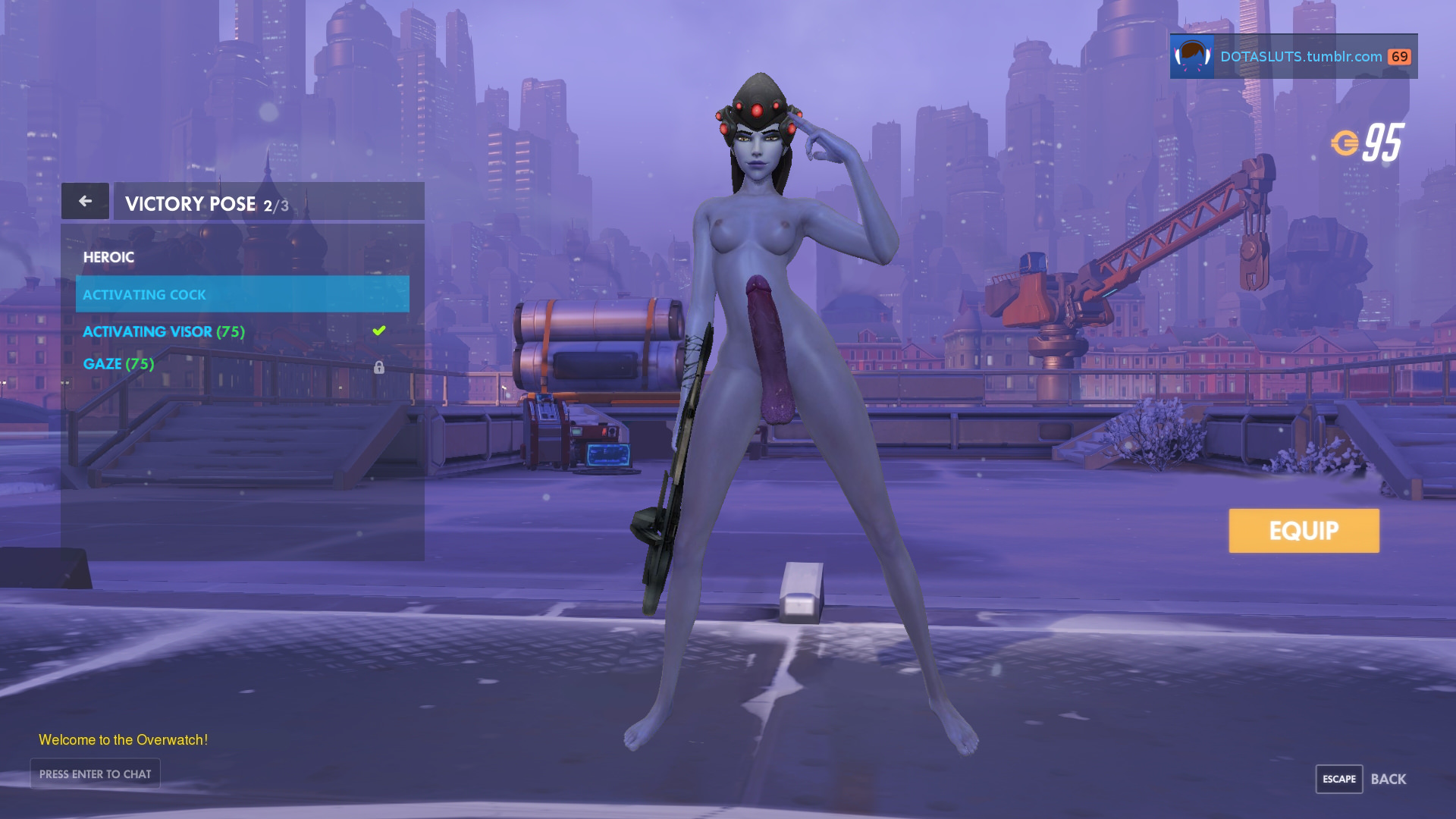Select the locked Gaze pose entry
The height and width of the screenshot is (819, 1456).
[118, 364]
